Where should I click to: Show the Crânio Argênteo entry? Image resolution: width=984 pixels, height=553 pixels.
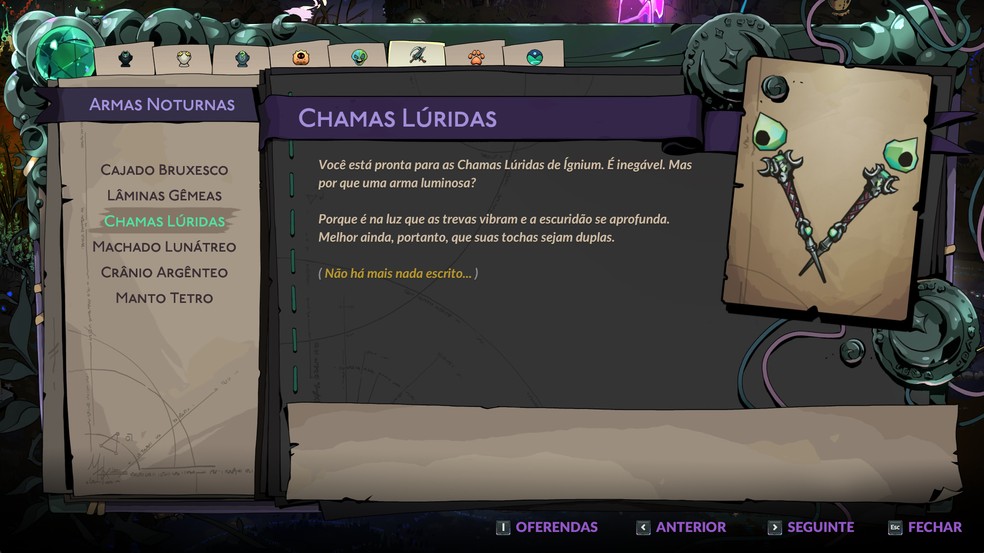164,272
